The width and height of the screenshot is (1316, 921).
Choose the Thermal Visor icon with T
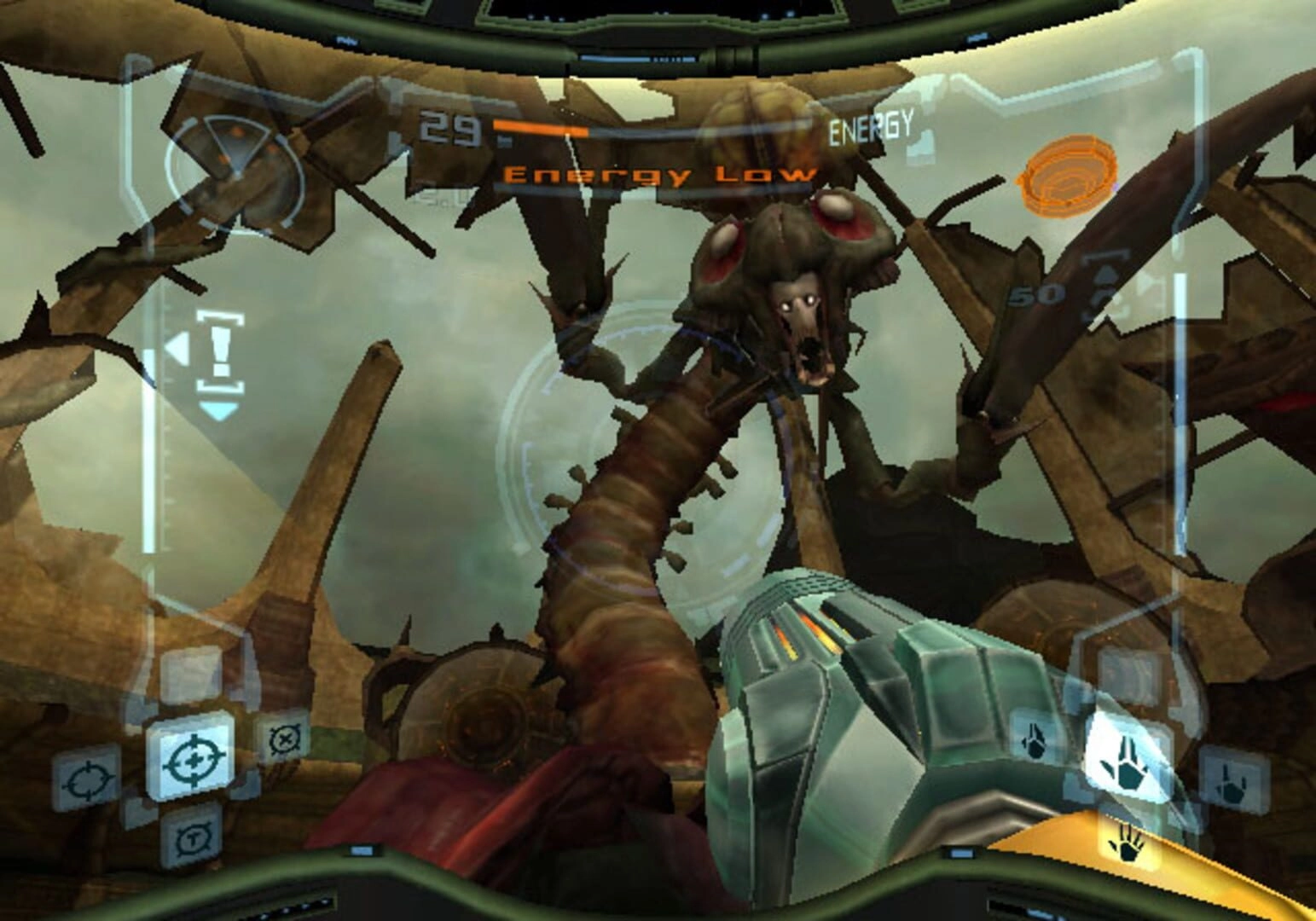pos(191,837)
